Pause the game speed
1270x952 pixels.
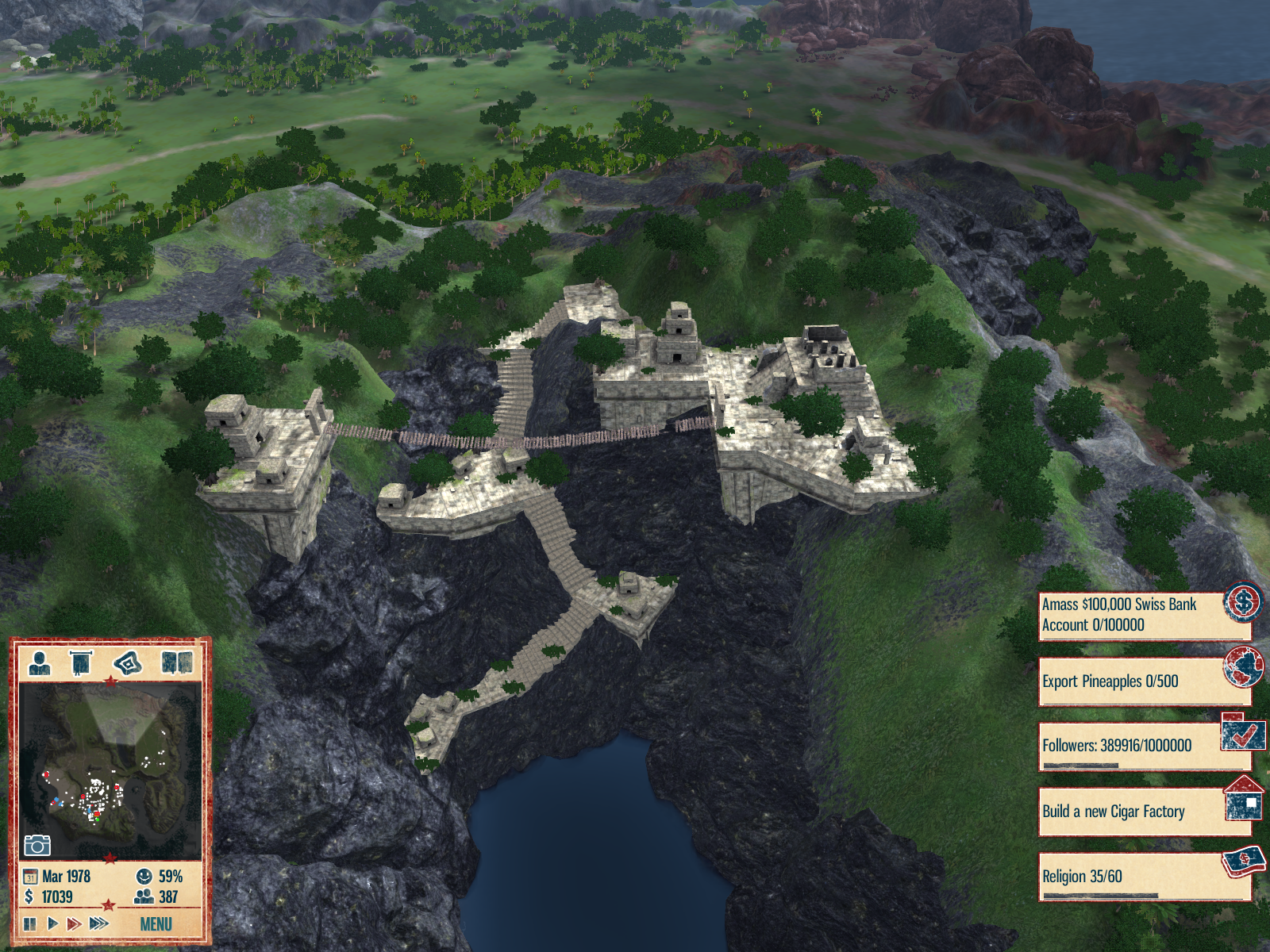30,923
